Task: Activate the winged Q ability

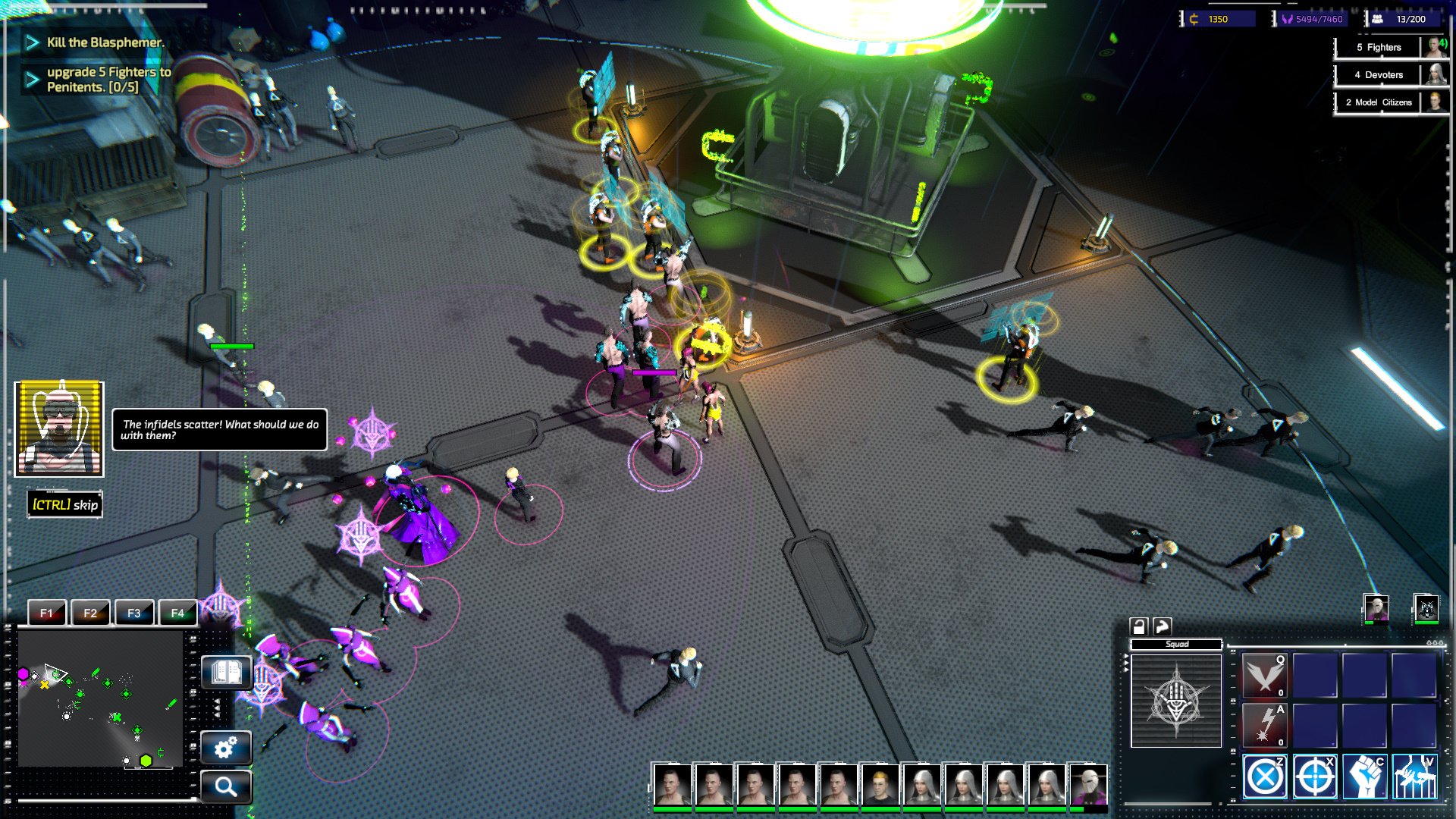Action: click(1264, 675)
